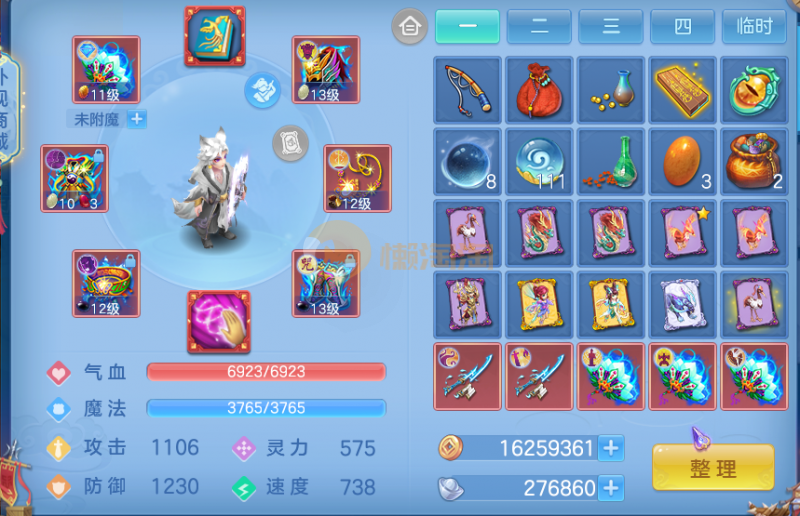Inspect the equipped level 12 belt
800x516 pixels.
[106, 283]
